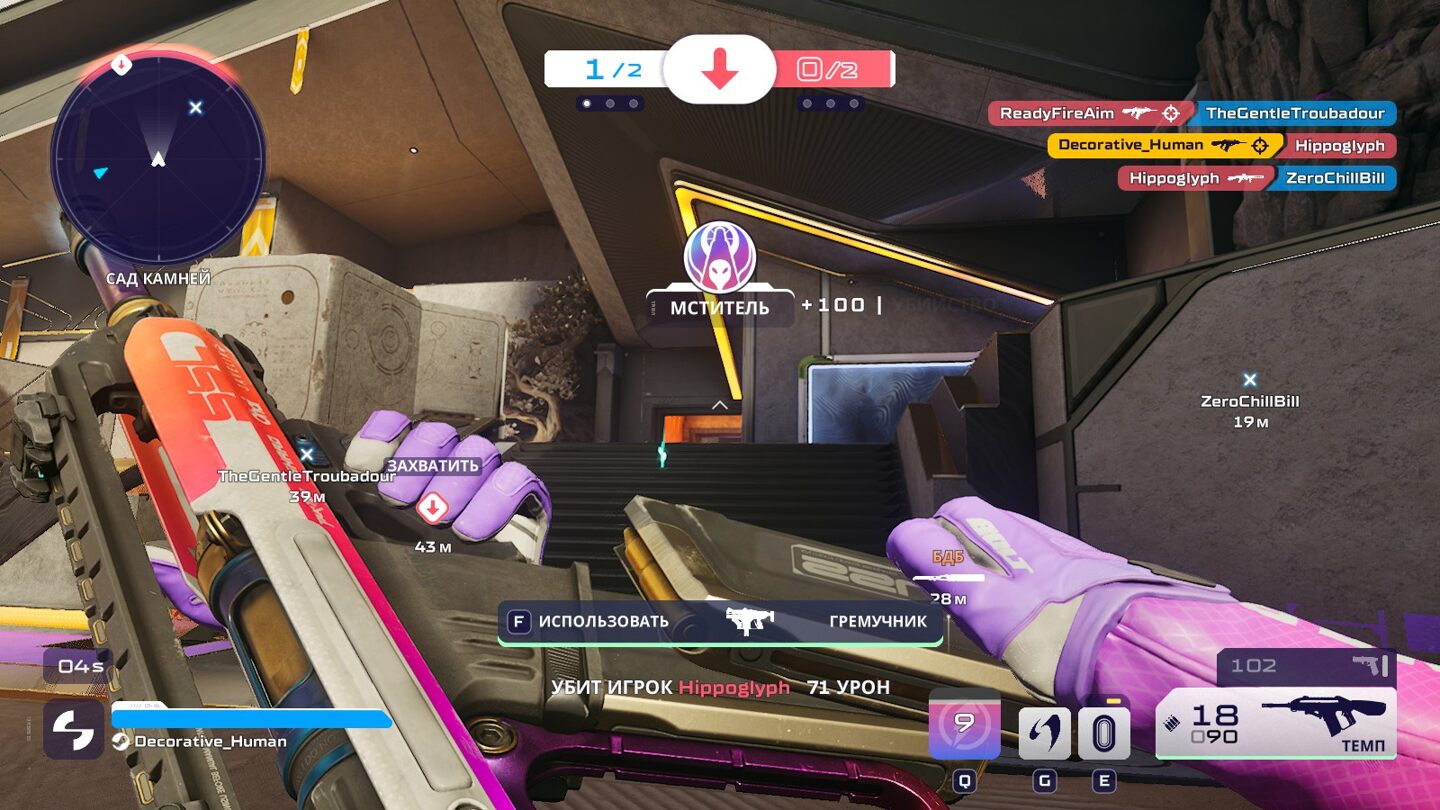
Task: Activate the E ability icon
Action: (1104, 733)
